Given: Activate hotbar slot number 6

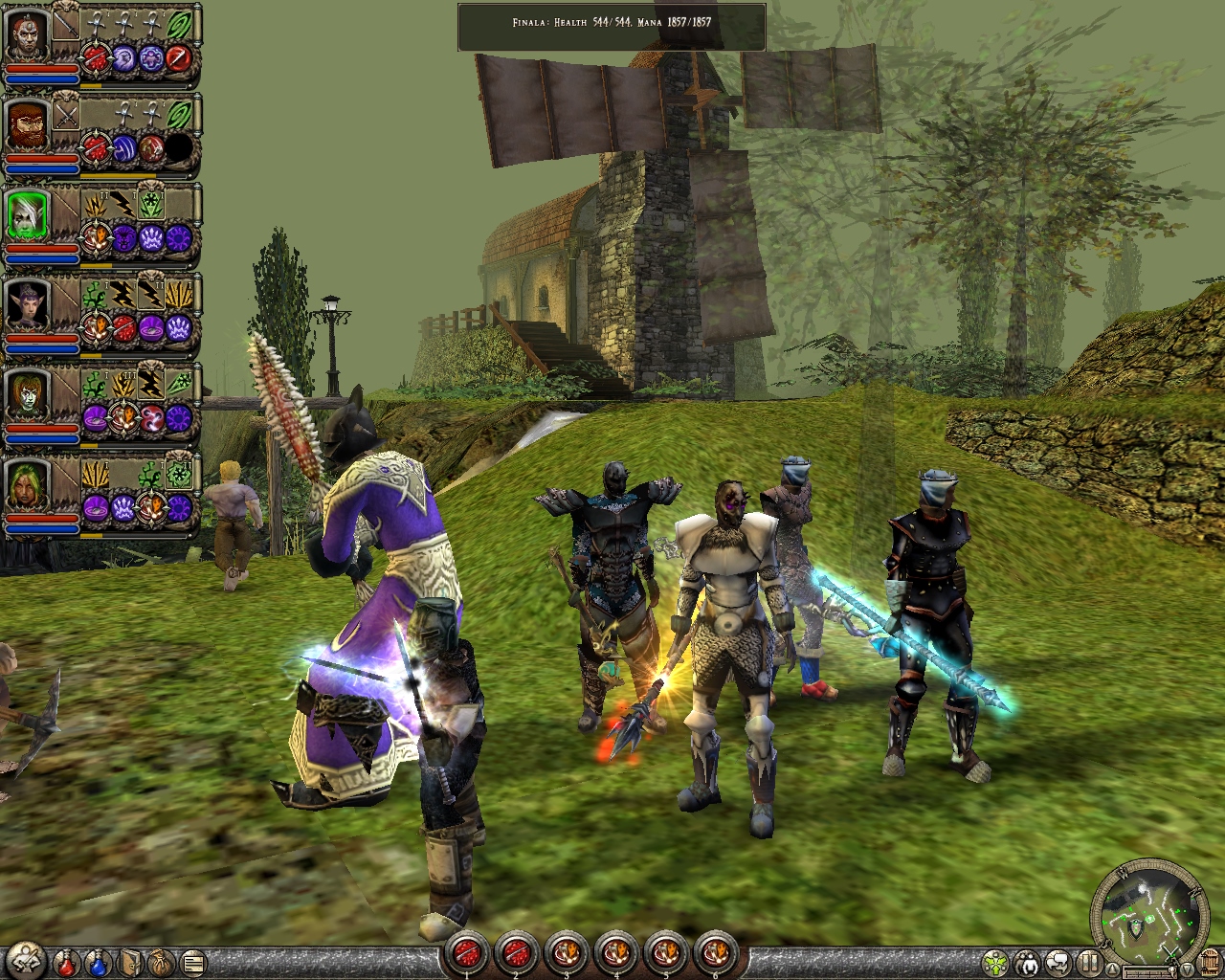Looking at the screenshot, I should pos(715,953).
